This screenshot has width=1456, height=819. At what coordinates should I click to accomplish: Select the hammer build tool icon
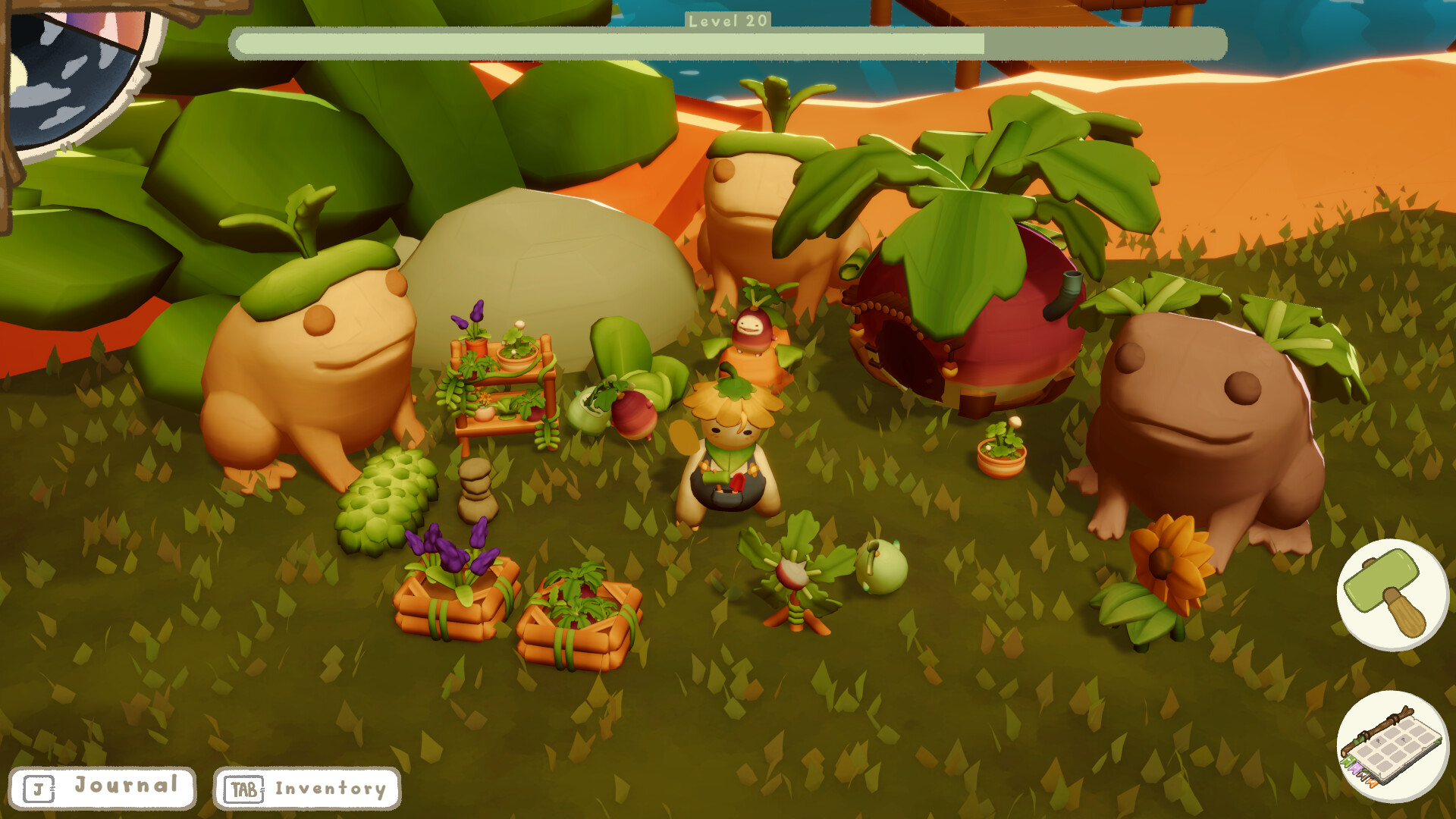[x=1395, y=595]
